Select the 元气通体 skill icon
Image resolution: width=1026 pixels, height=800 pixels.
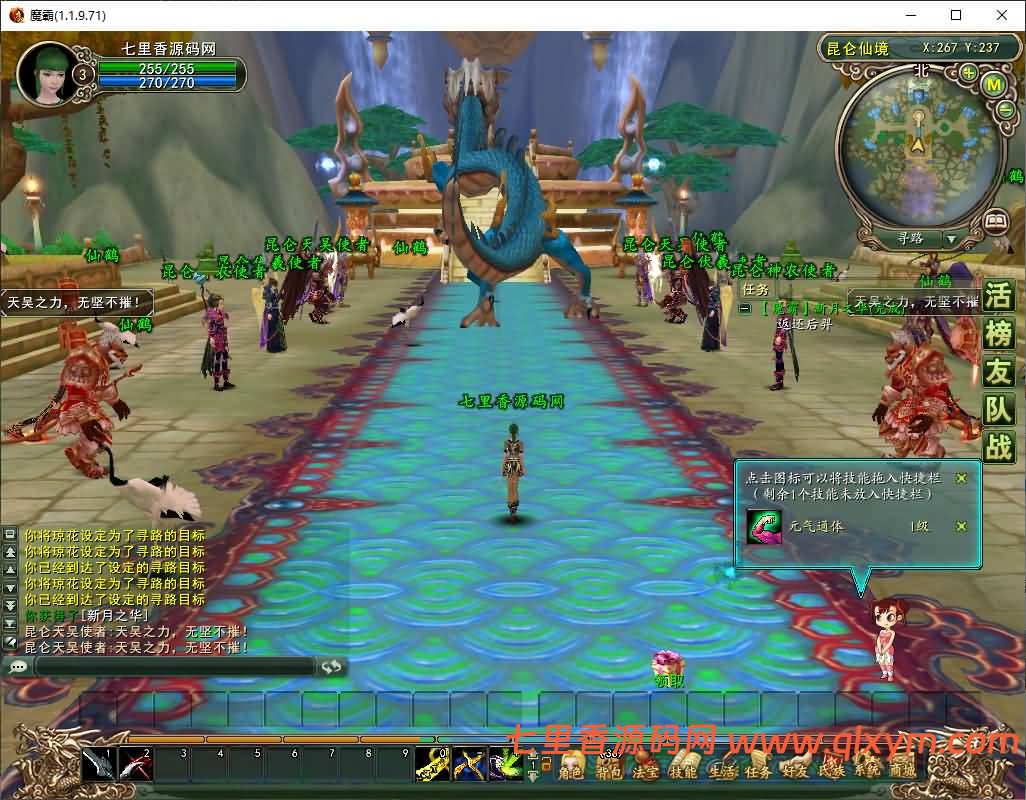(x=764, y=526)
